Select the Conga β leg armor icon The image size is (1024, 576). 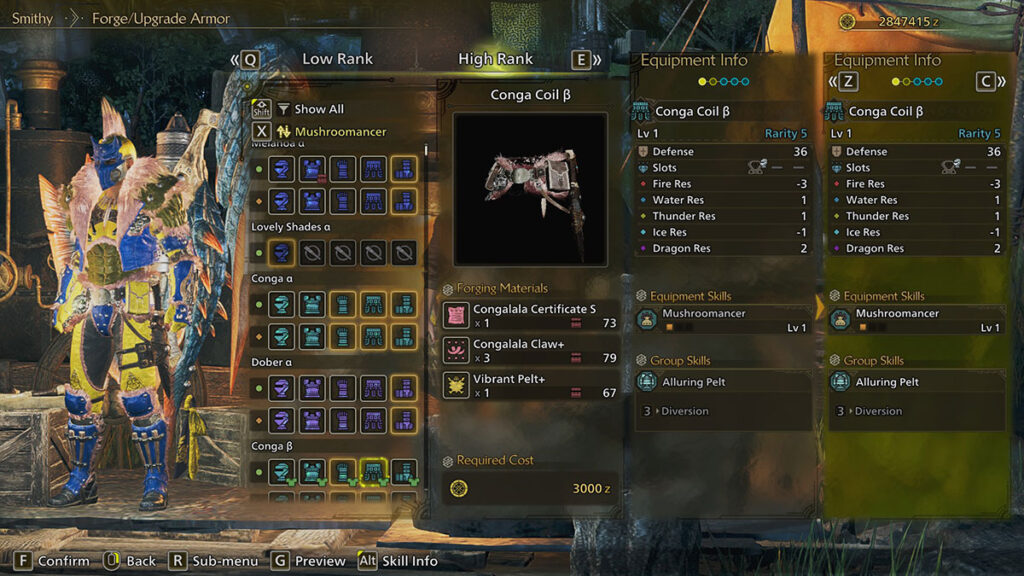[x=404, y=472]
